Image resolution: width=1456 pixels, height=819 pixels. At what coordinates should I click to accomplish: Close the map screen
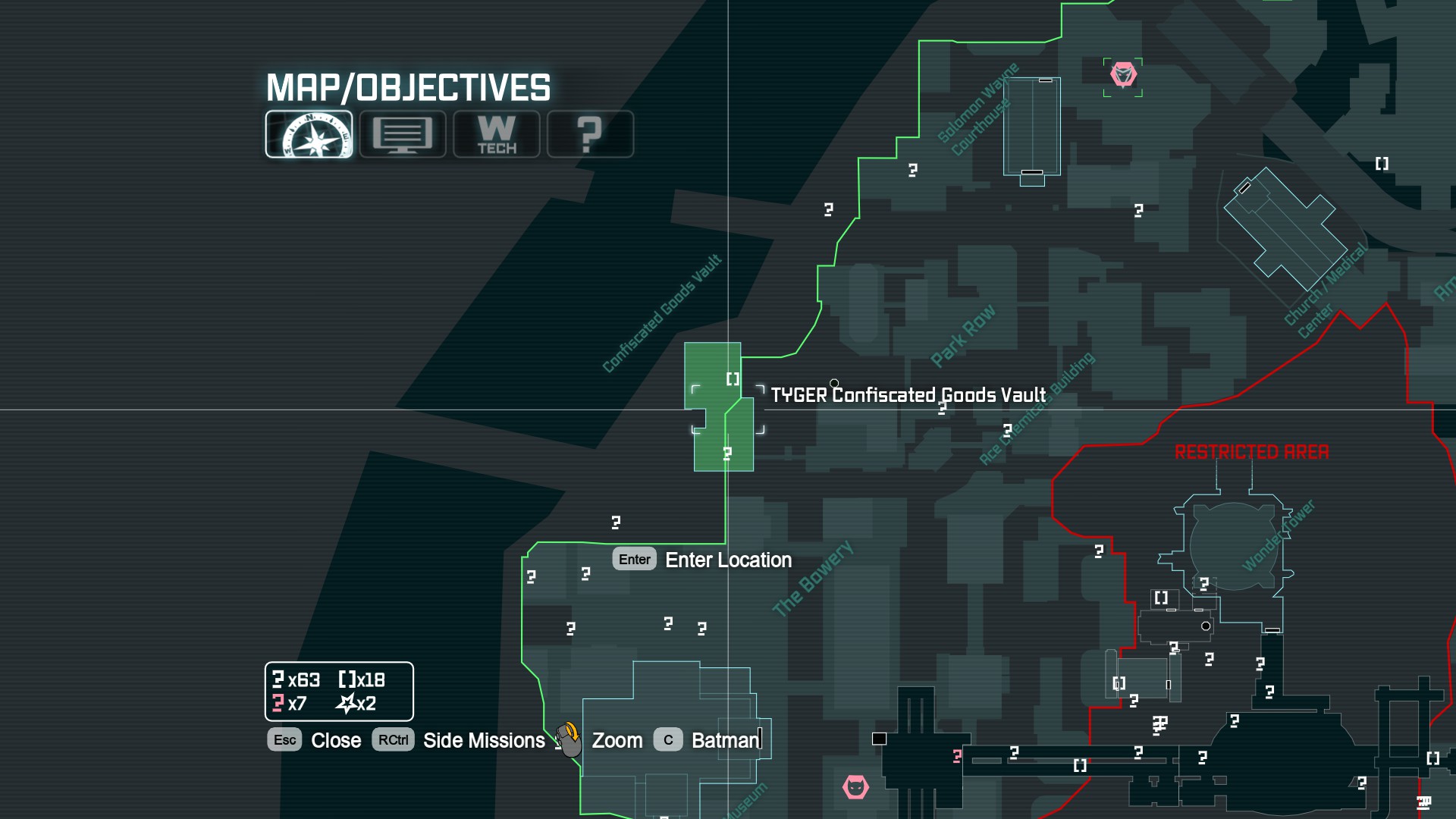[315, 740]
